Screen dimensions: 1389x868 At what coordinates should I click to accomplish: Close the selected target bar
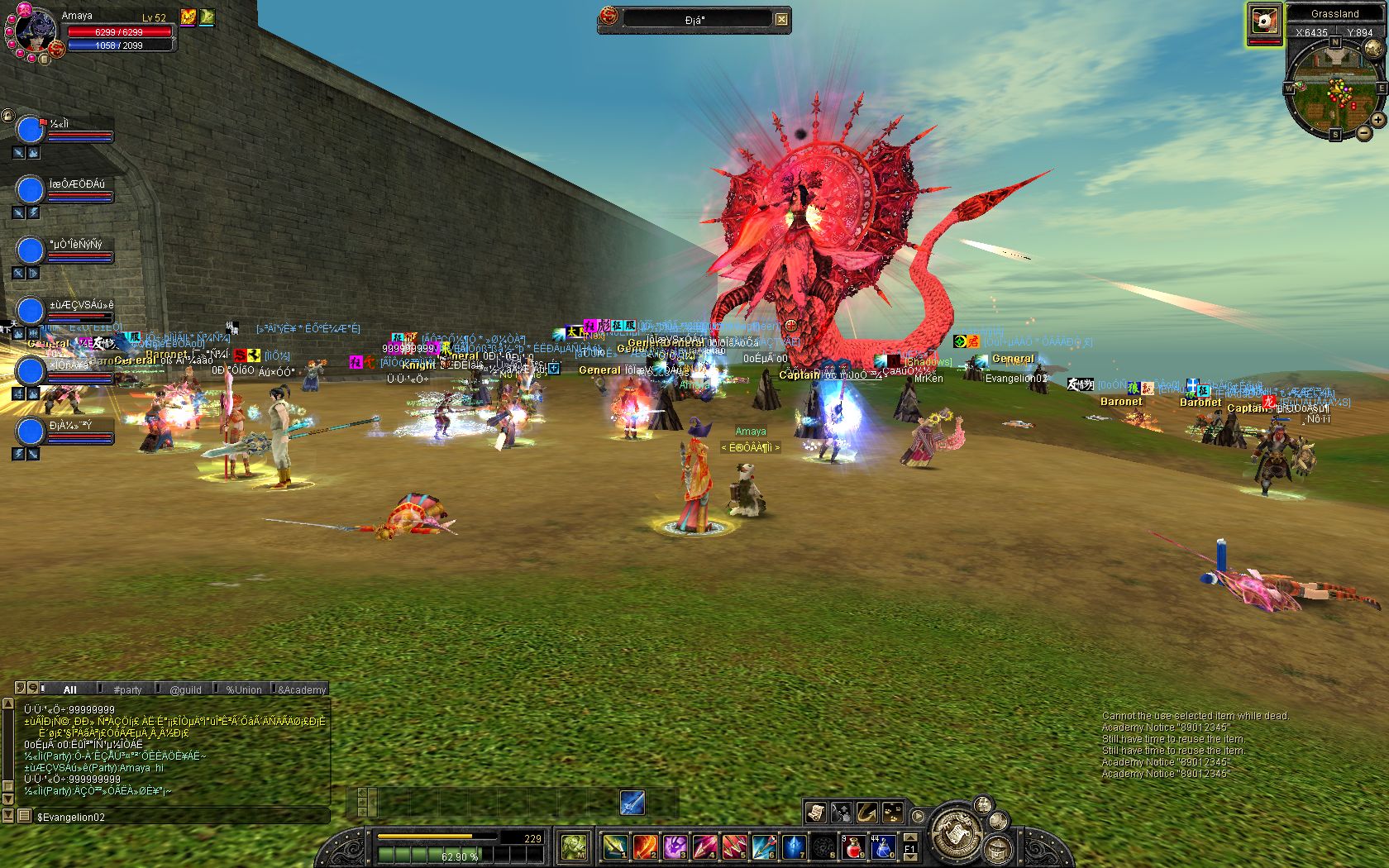[x=781, y=19]
